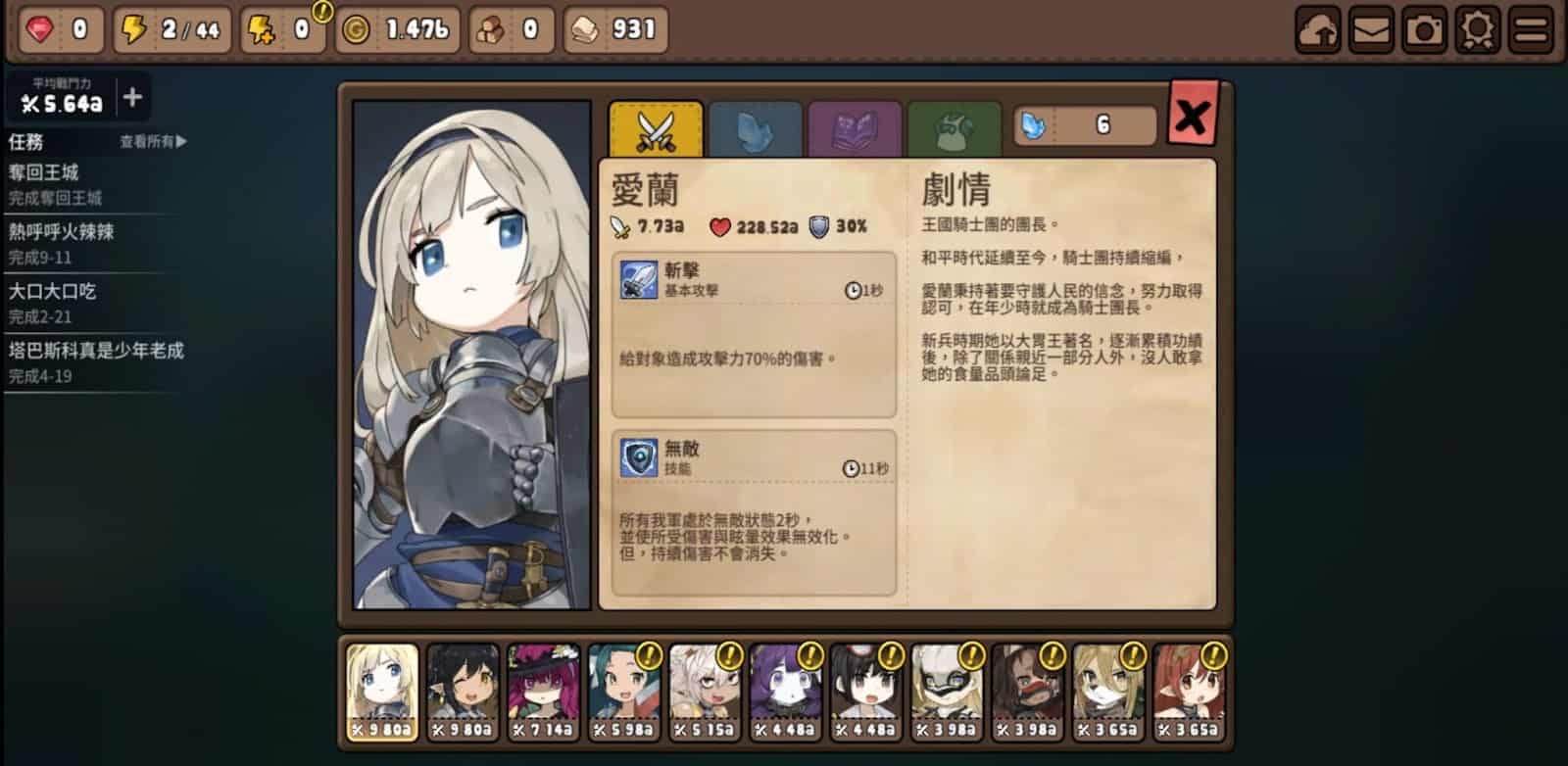Viewport: 1568px width, 766px height.
Task: Switch to the purple book tab
Action: tap(854, 130)
